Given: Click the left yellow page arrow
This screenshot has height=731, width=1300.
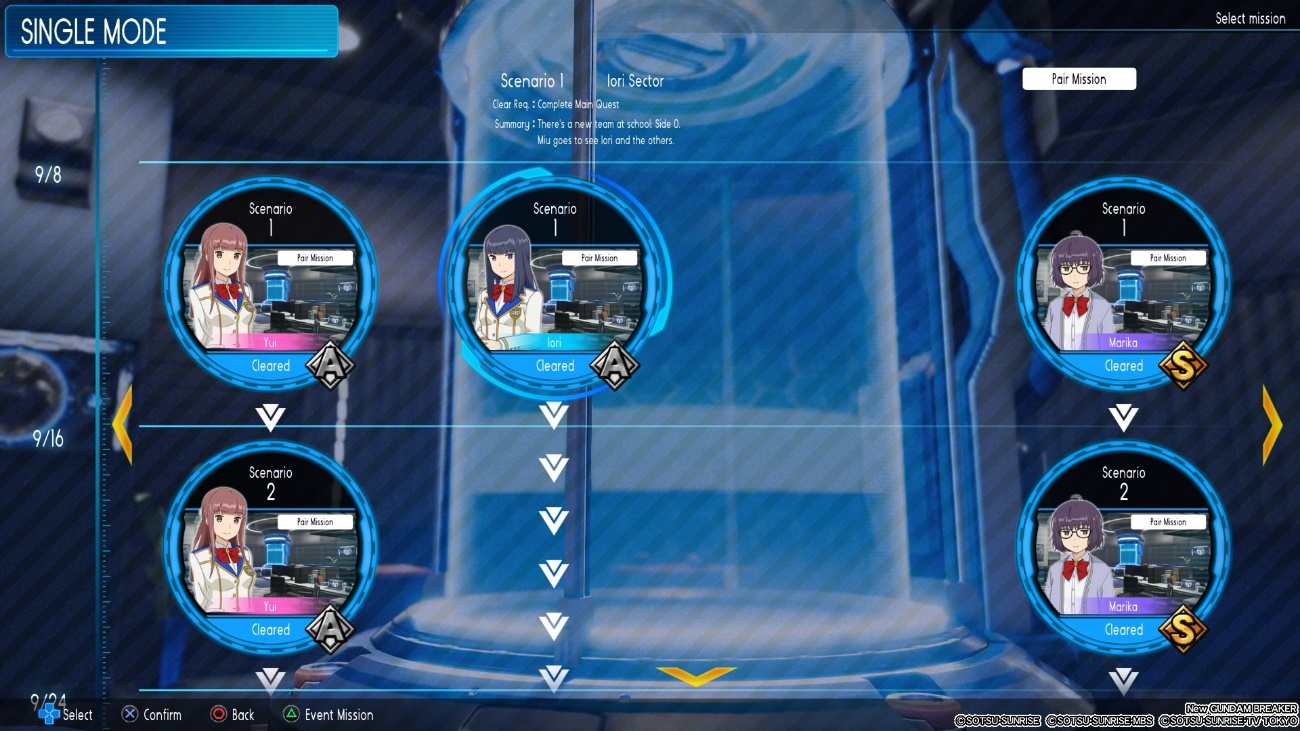Looking at the screenshot, I should pos(122,425).
